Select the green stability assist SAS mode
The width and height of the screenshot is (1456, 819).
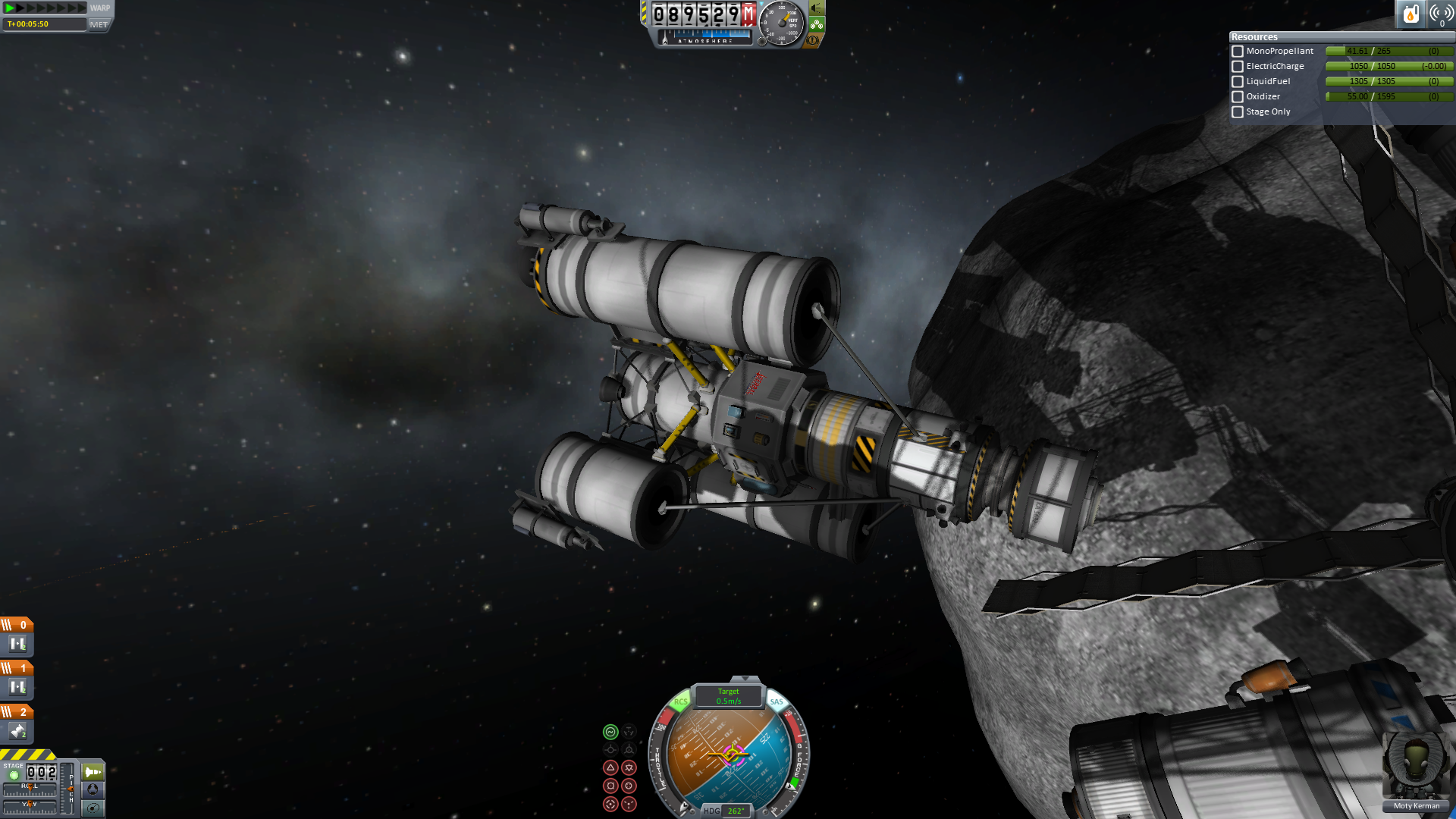coord(610,732)
